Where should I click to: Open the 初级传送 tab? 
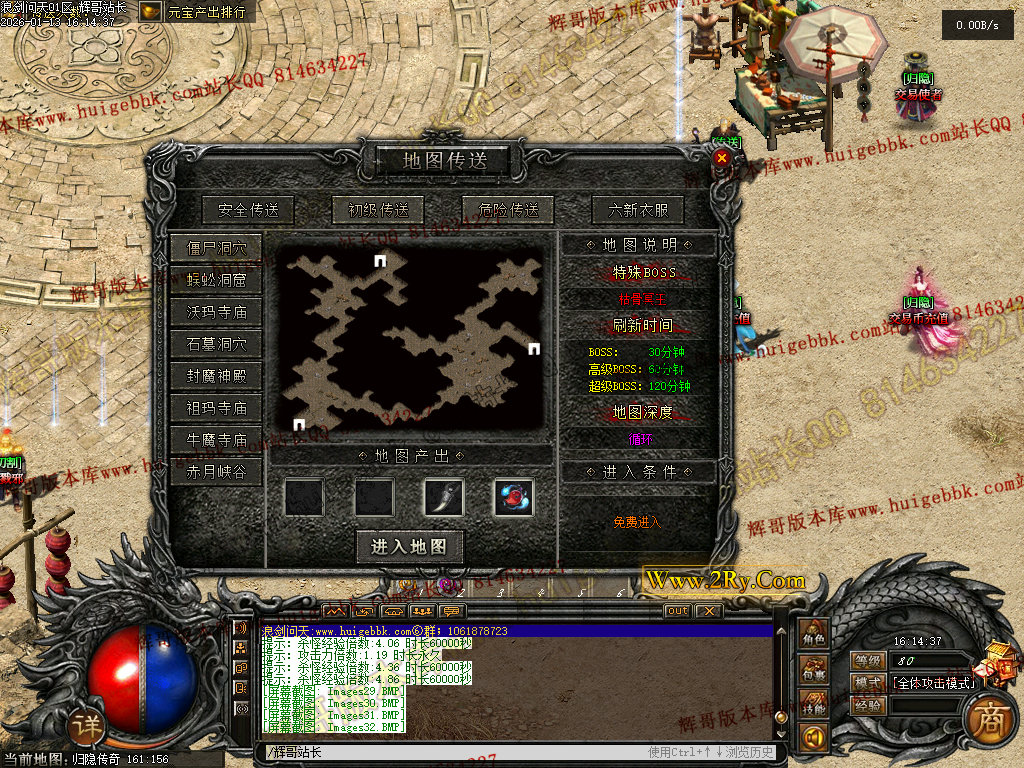point(378,210)
